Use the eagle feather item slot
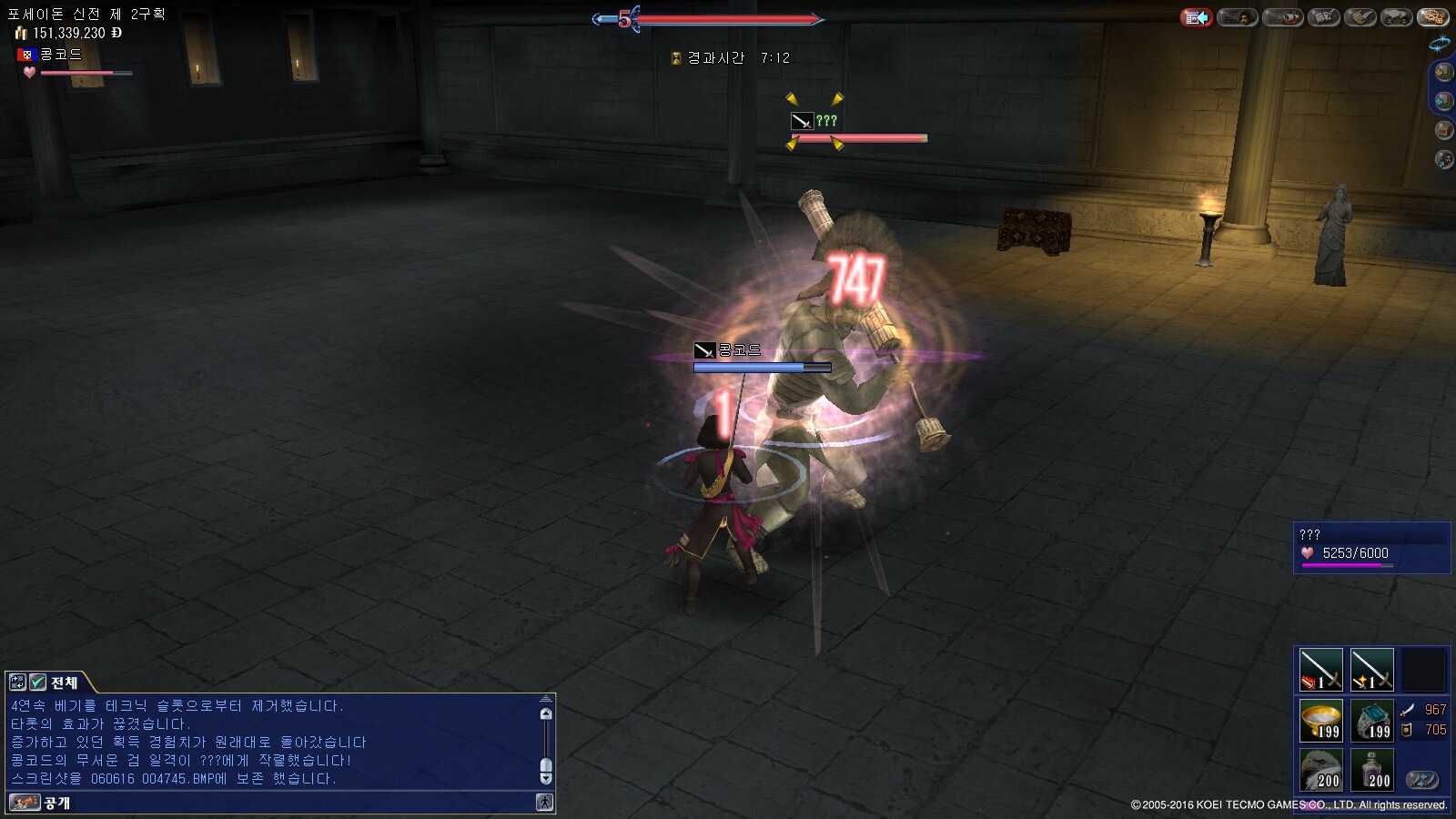Screen dimensions: 1456x819 (x=1320, y=770)
